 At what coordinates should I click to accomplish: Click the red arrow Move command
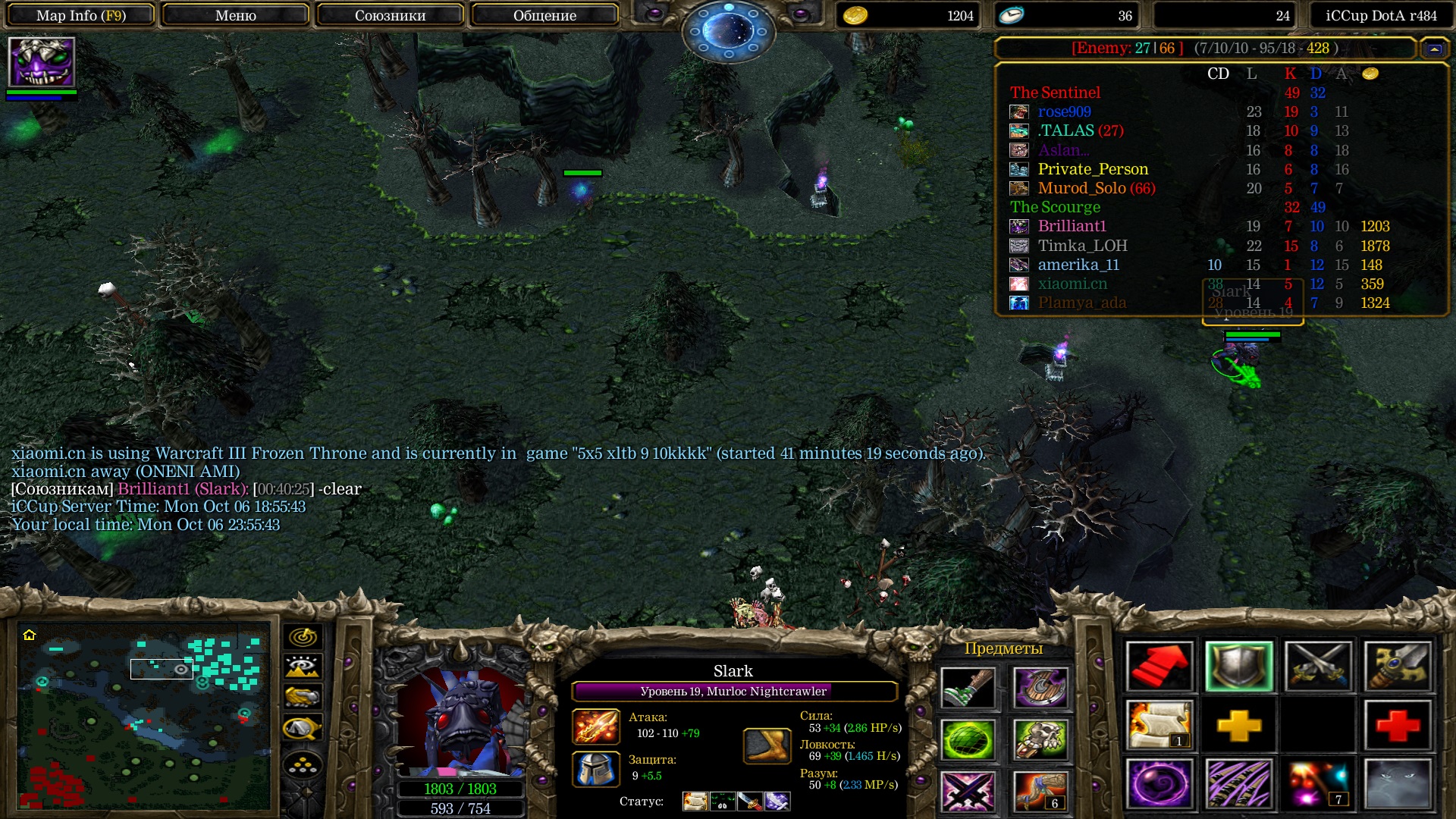point(1159,667)
